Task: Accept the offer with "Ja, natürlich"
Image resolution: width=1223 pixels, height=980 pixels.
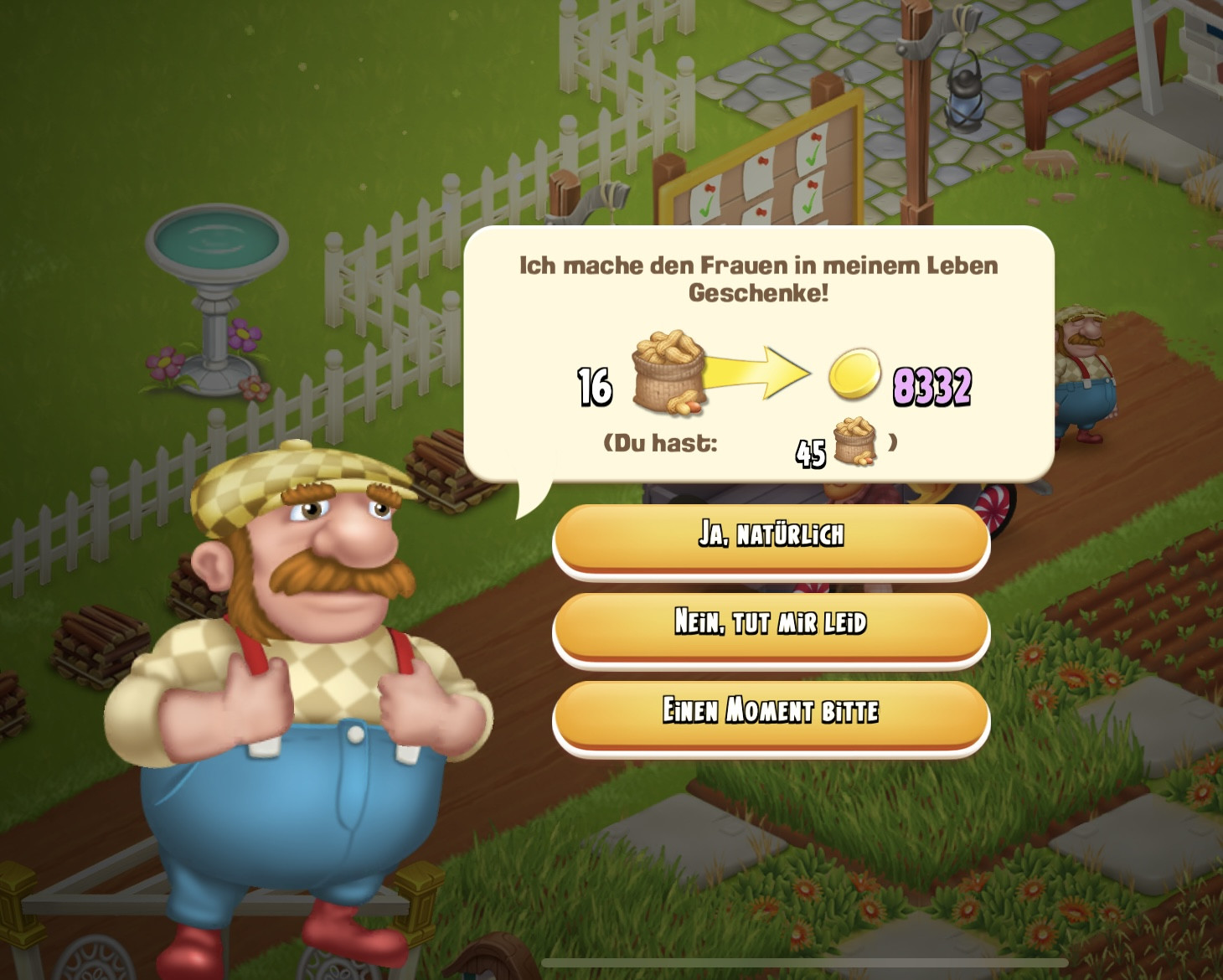Action: (x=771, y=536)
